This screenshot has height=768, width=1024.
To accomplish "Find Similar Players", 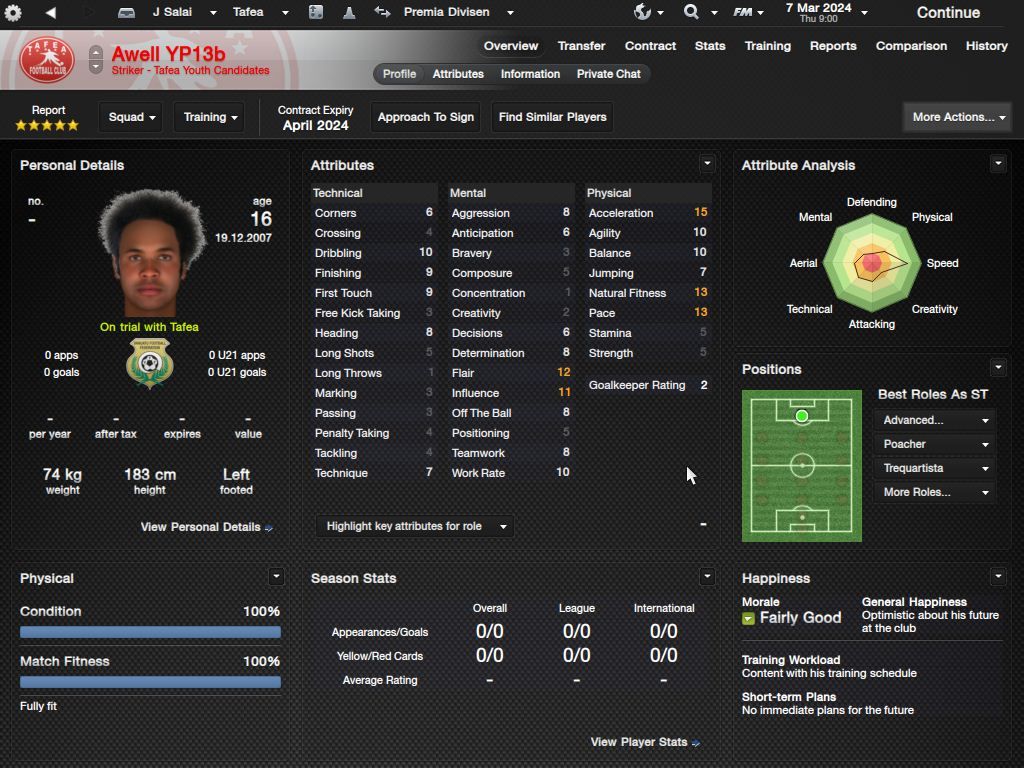I will point(552,117).
